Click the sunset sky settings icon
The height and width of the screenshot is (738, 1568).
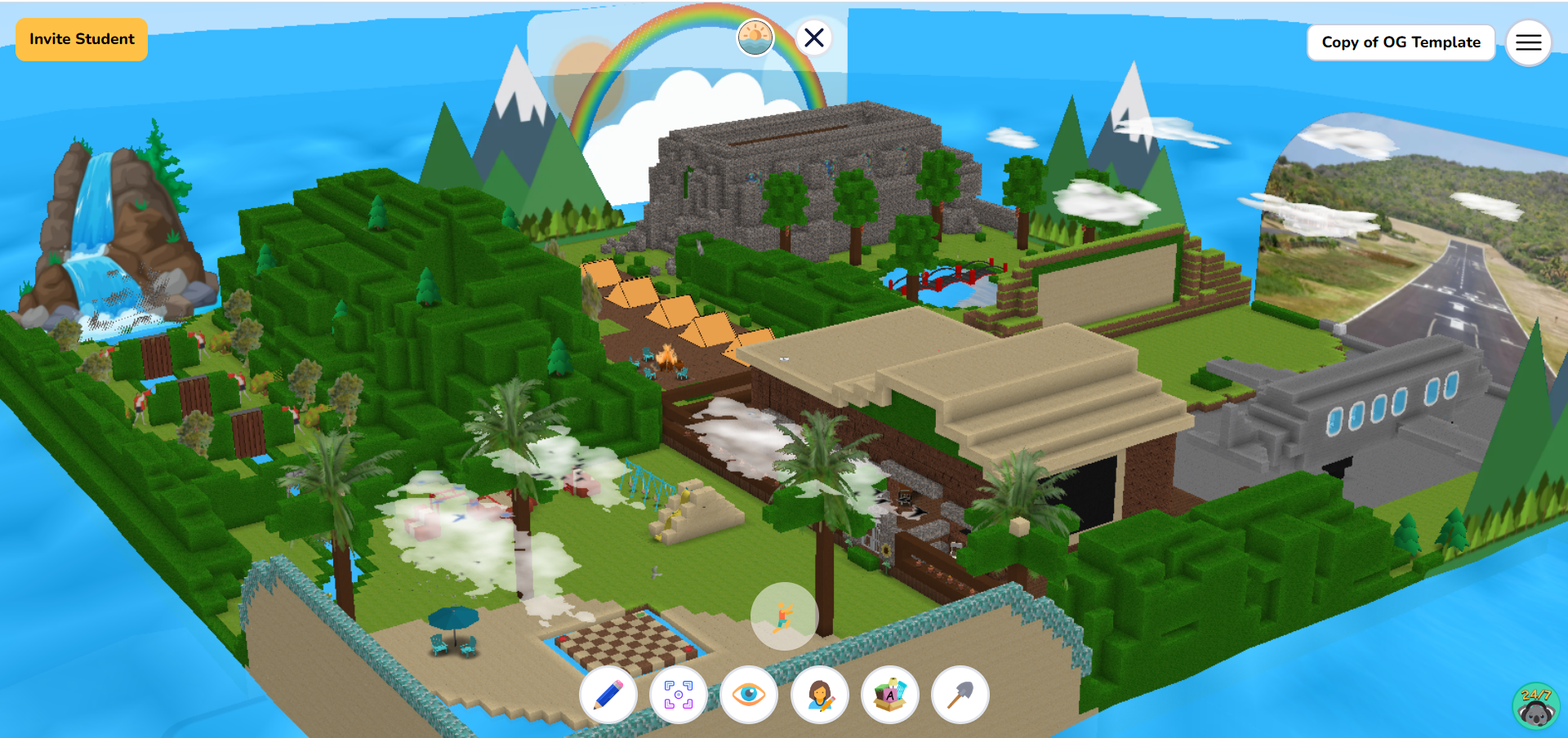(755, 37)
